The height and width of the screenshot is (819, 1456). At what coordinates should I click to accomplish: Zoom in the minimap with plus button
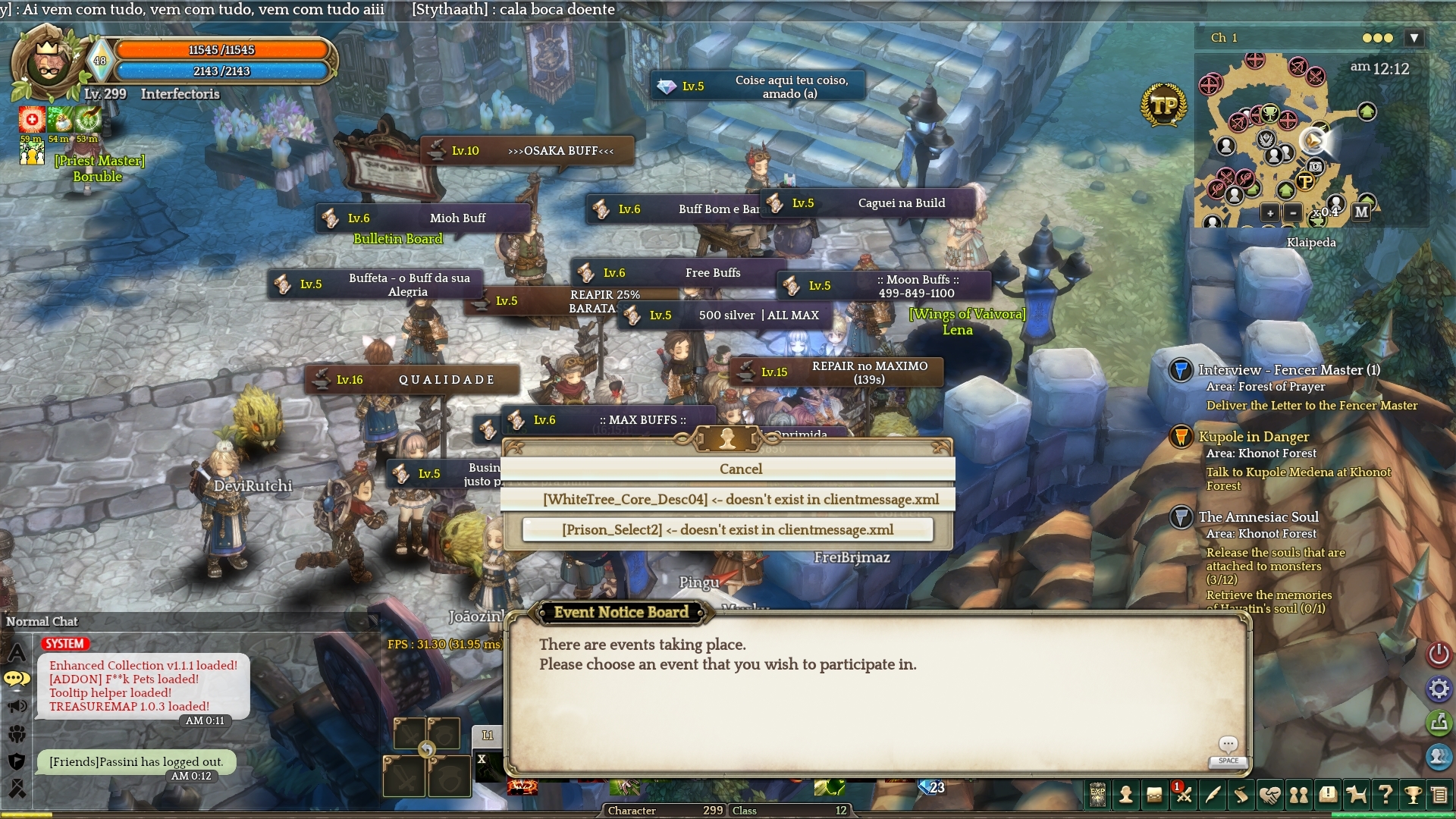coord(1270,212)
